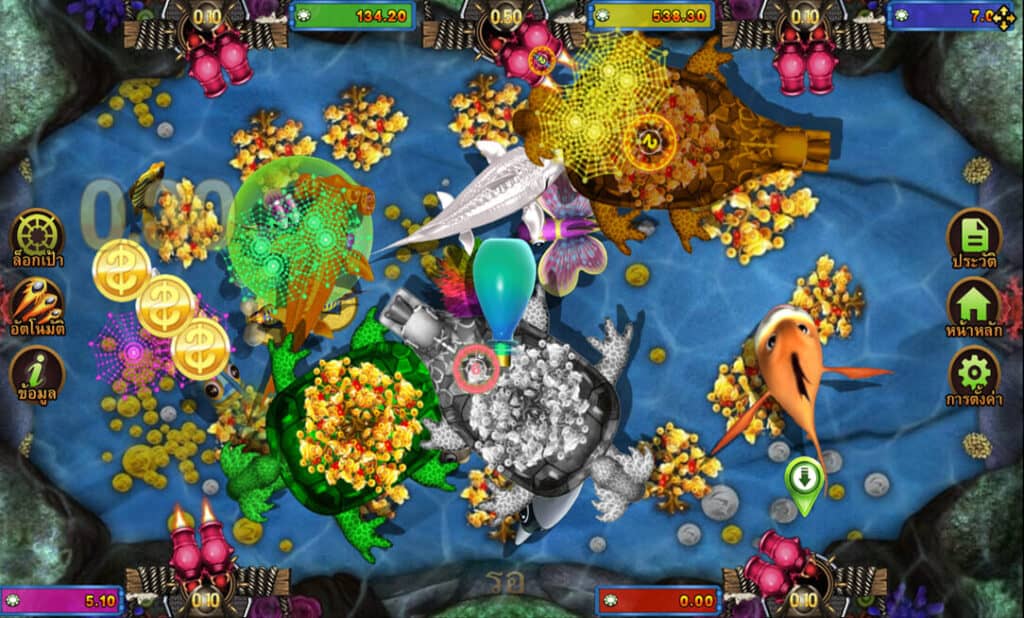Image resolution: width=1024 pixels, height=618 pixels.
Task: Toggle the auto-fire (อัตโนมัติ) button
Action: (x=37, y=303)
